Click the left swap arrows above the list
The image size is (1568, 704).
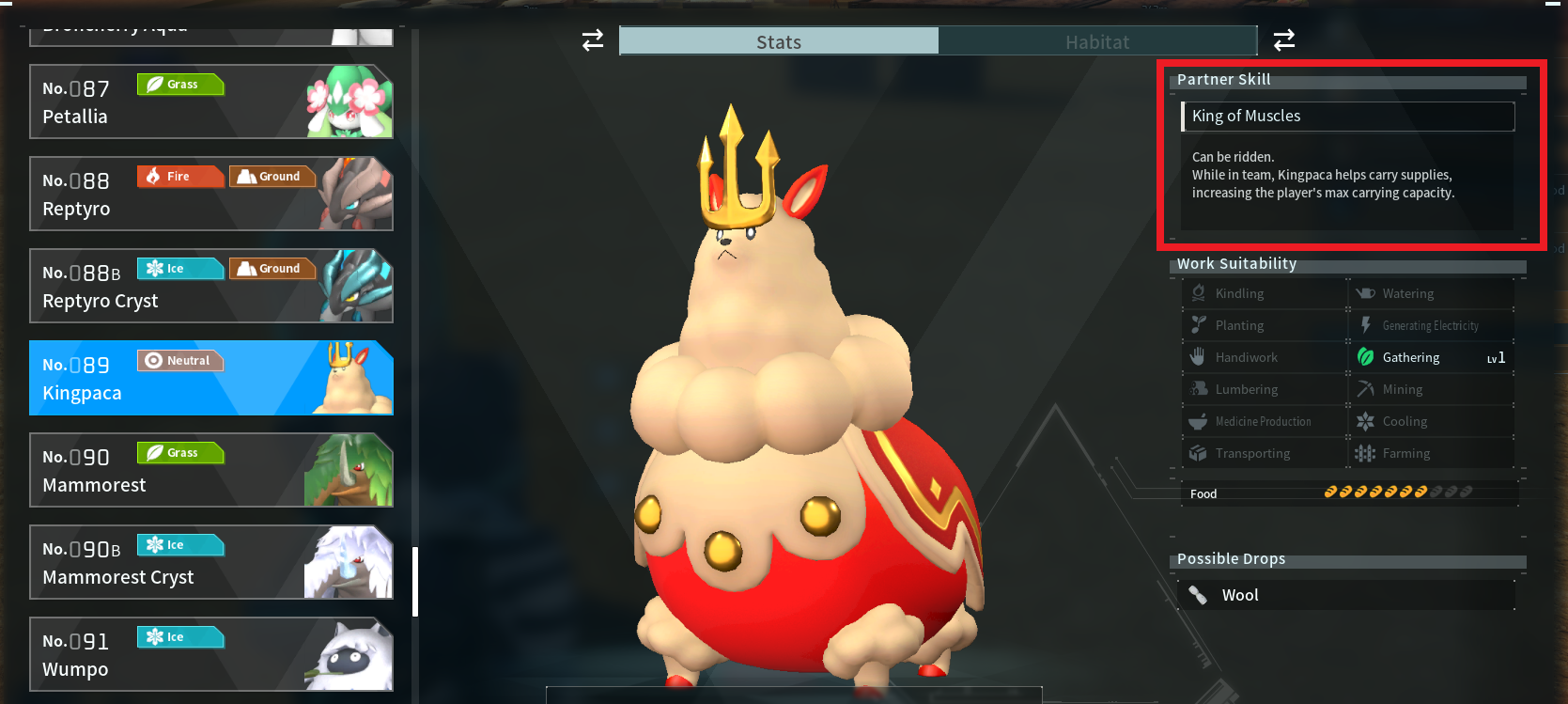click(x=591, y=40)
